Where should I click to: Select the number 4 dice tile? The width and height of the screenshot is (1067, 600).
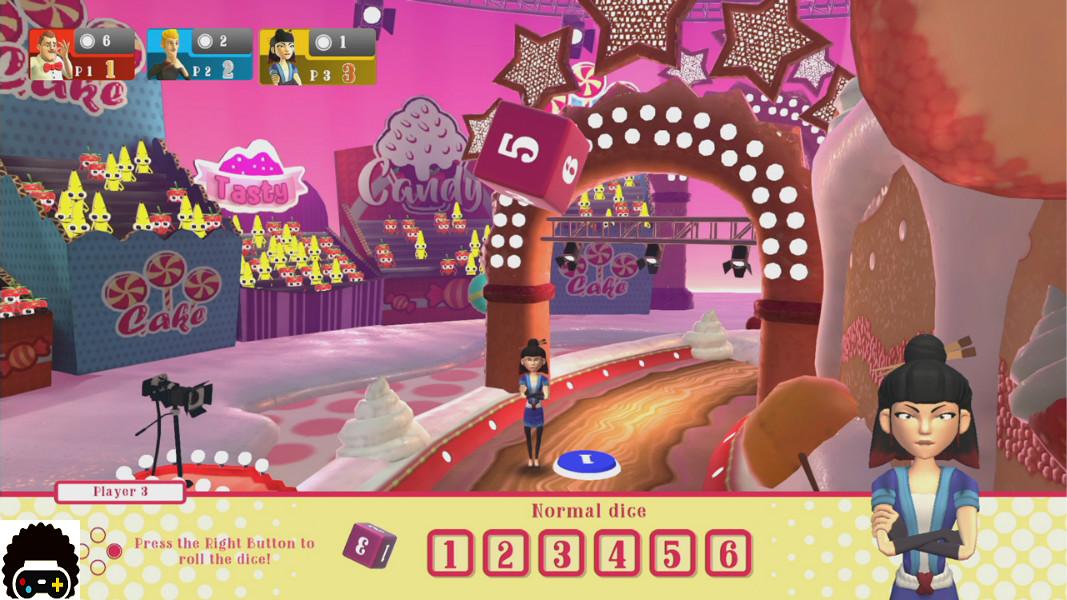tap(617, 553)
